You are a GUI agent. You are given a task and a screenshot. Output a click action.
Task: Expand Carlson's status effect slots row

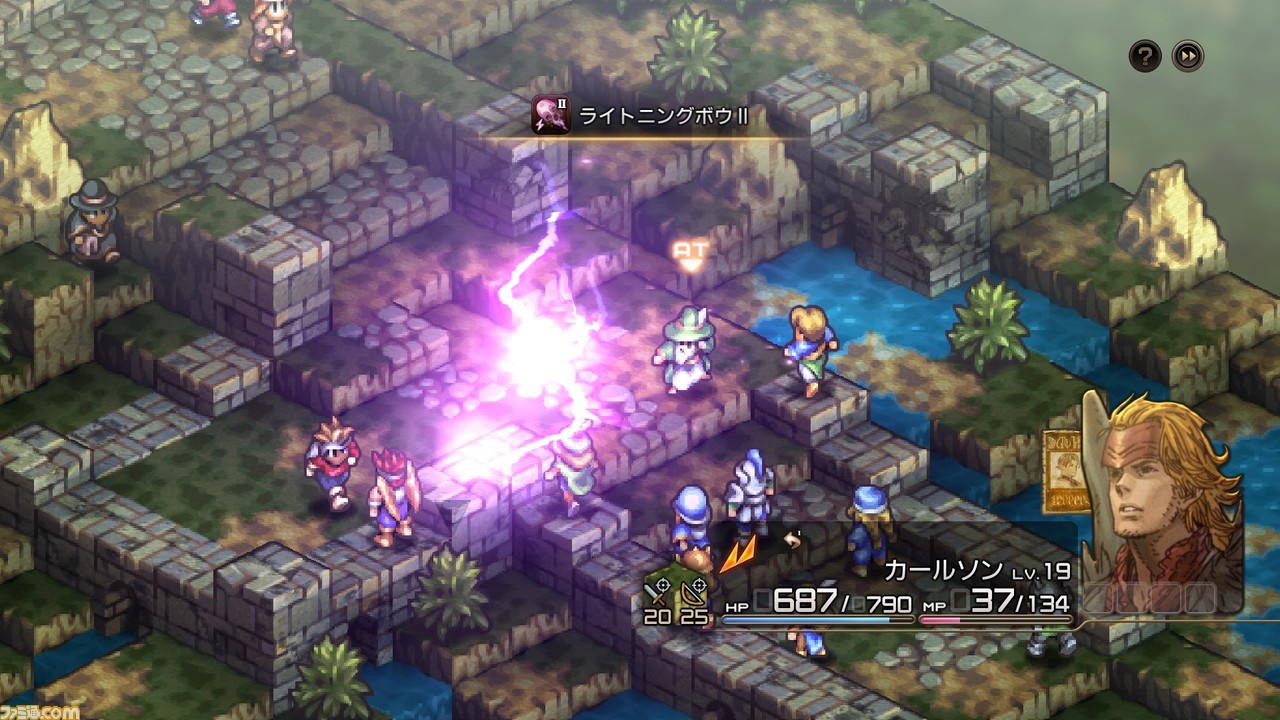click(1150, 596)
